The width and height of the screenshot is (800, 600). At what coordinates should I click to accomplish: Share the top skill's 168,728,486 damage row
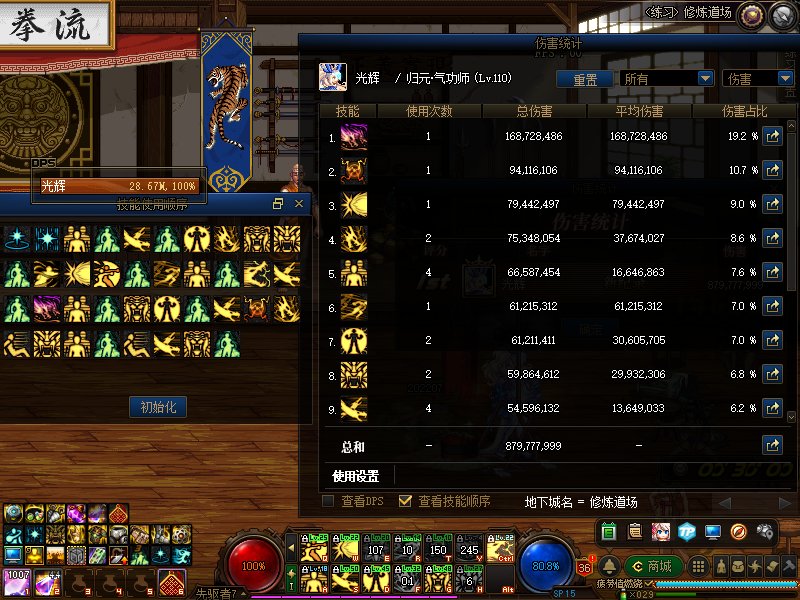coord(771,137)
